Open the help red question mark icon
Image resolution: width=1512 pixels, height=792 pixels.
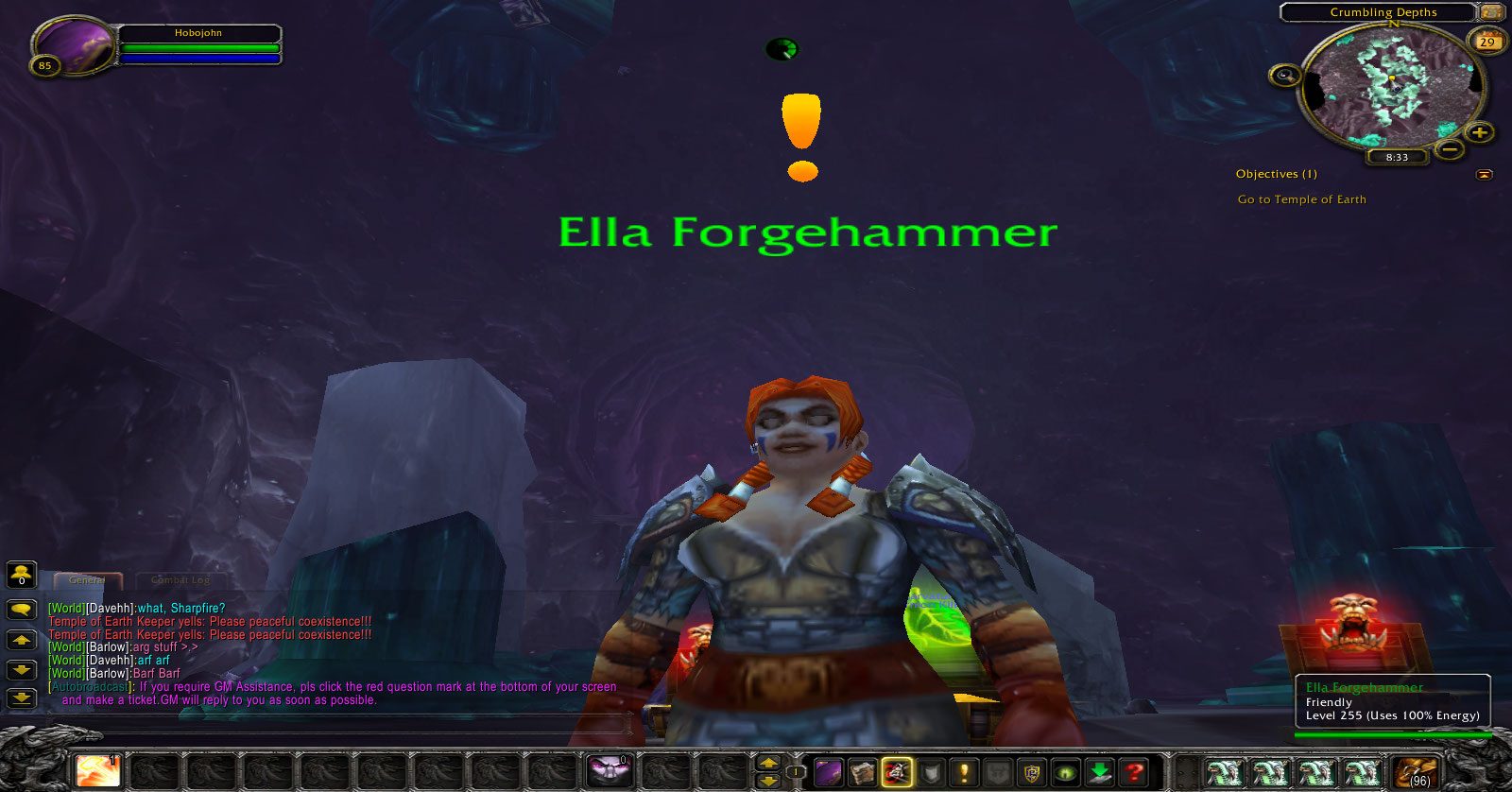point(1132,772)
